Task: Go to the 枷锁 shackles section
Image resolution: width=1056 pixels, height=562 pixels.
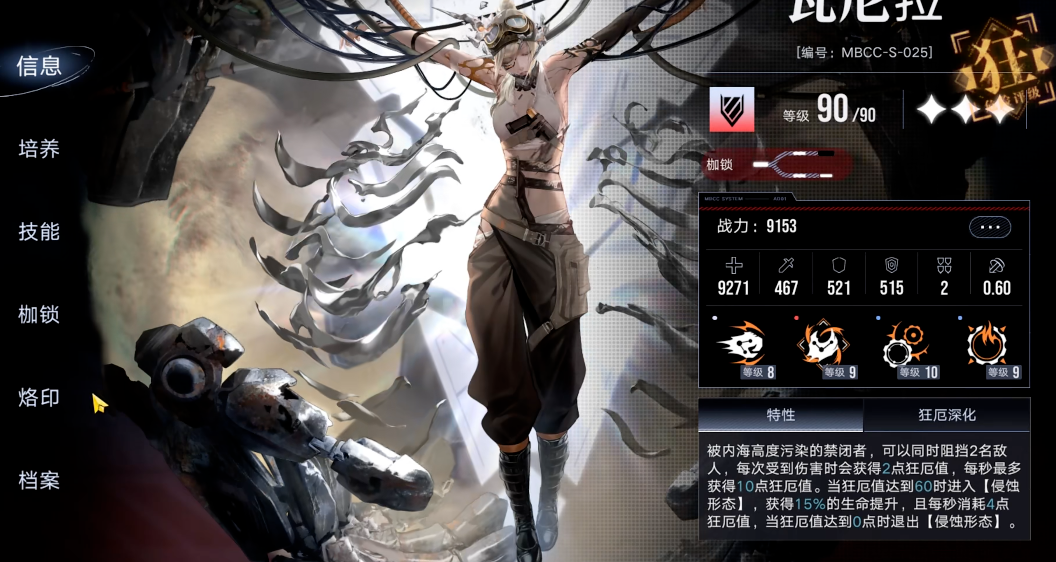Action: tap(40, 315)
